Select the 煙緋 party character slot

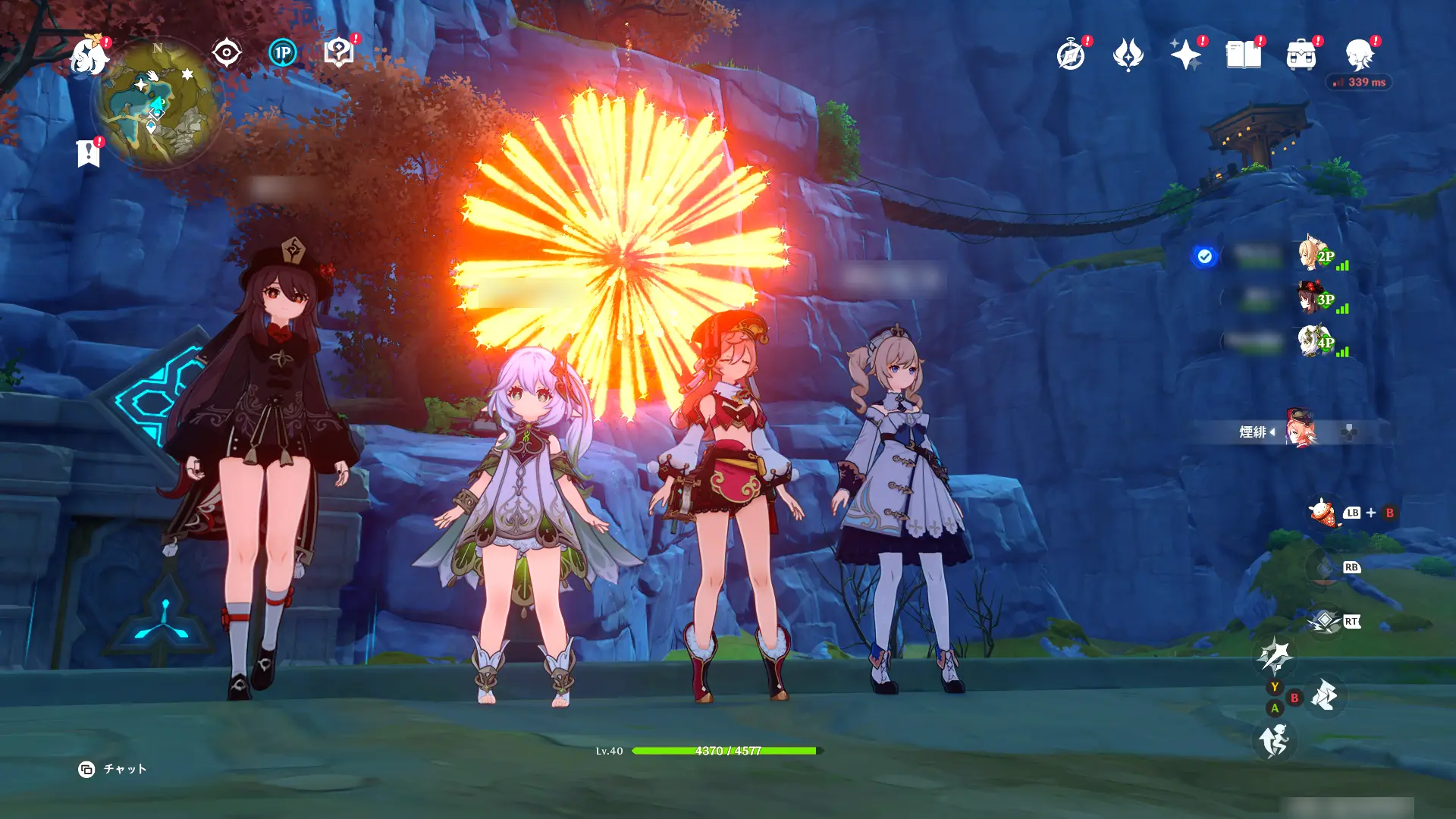[1300, 431]
